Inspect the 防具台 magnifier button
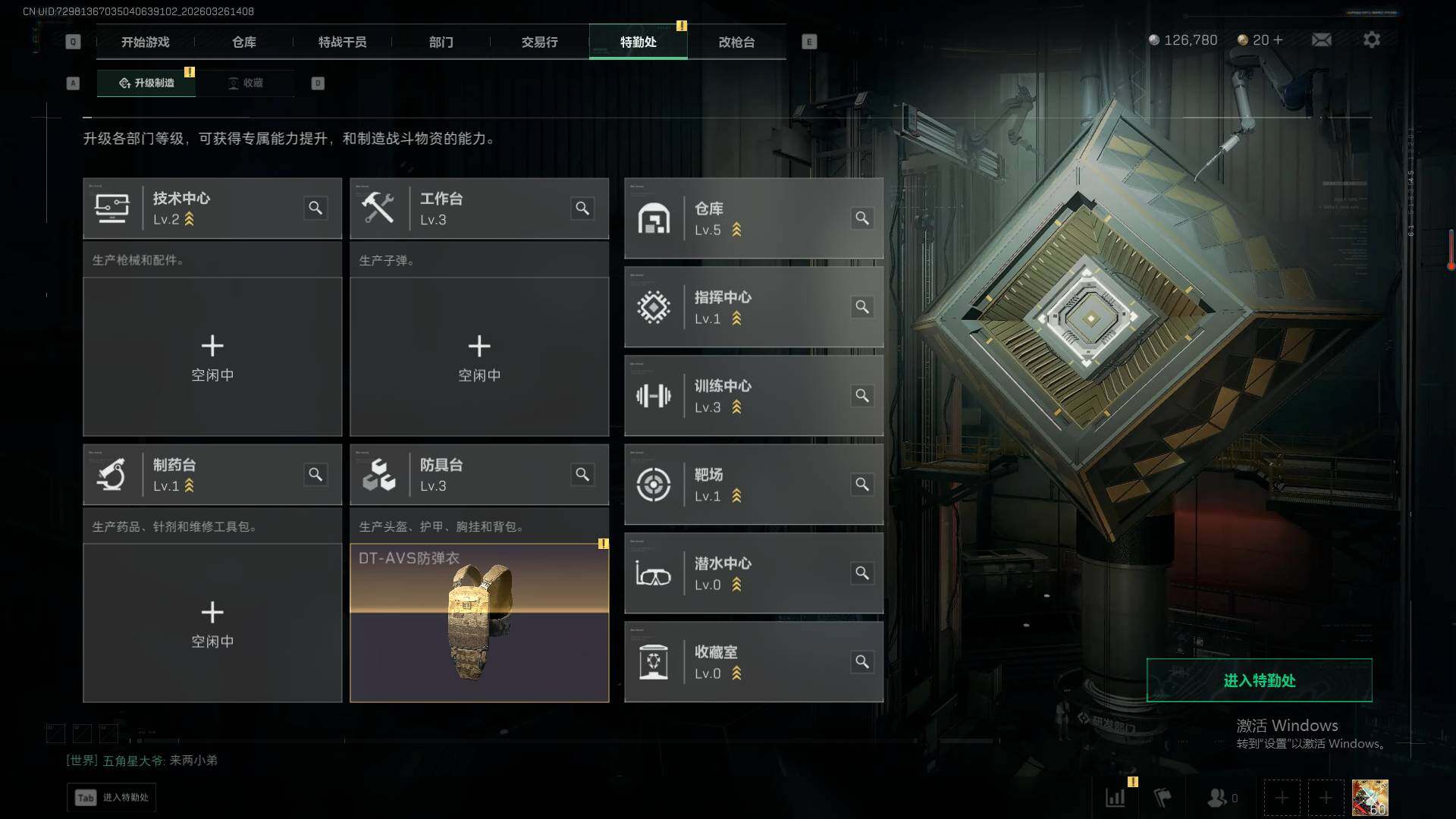 582,474
